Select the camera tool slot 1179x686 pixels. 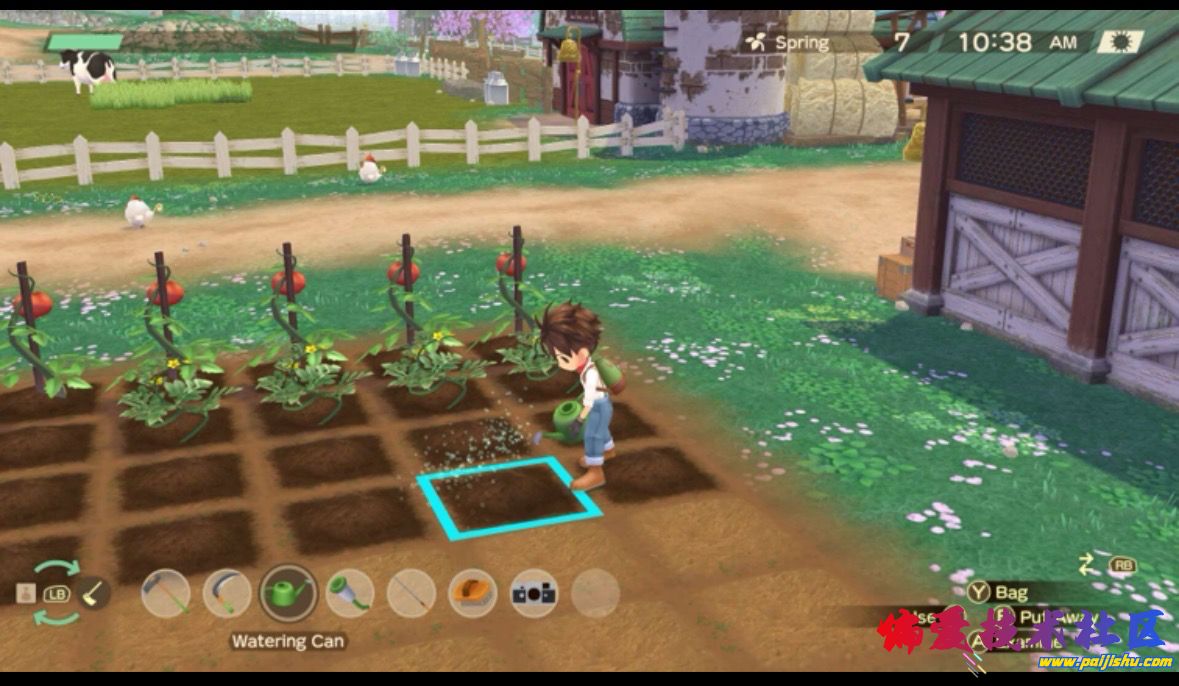coord(534,594)
